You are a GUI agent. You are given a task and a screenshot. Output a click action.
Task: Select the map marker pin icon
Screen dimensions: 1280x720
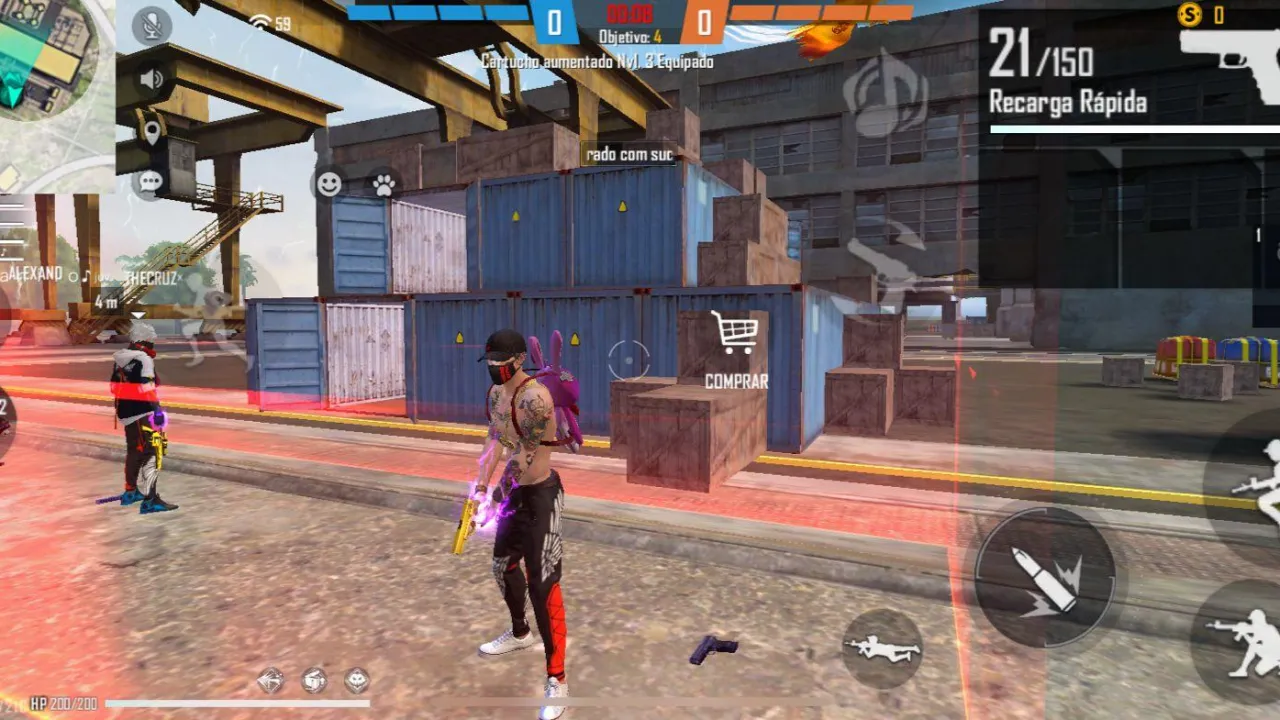tap(150, 131)
